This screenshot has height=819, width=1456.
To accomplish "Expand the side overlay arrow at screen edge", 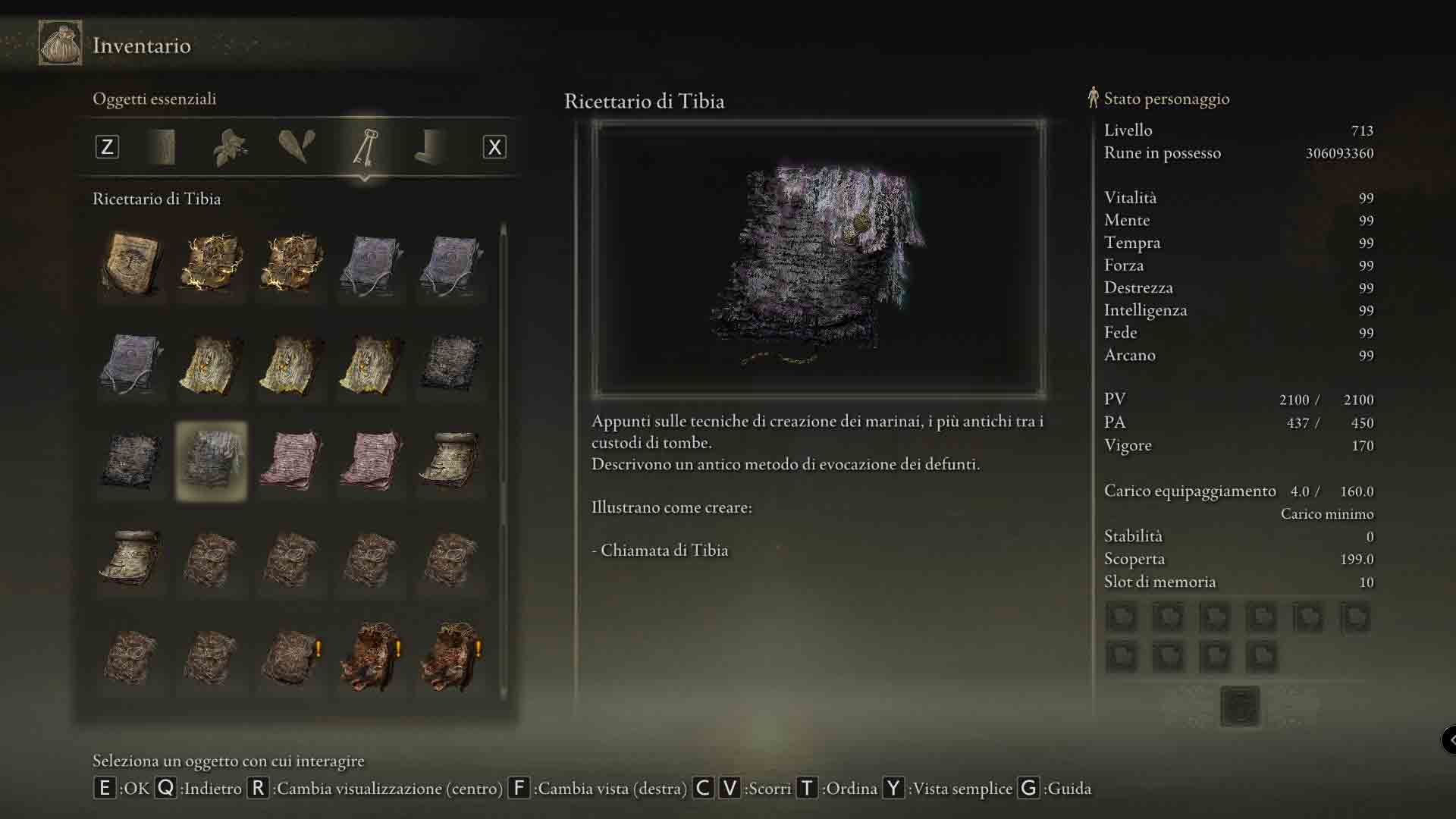I will 1449,739.
